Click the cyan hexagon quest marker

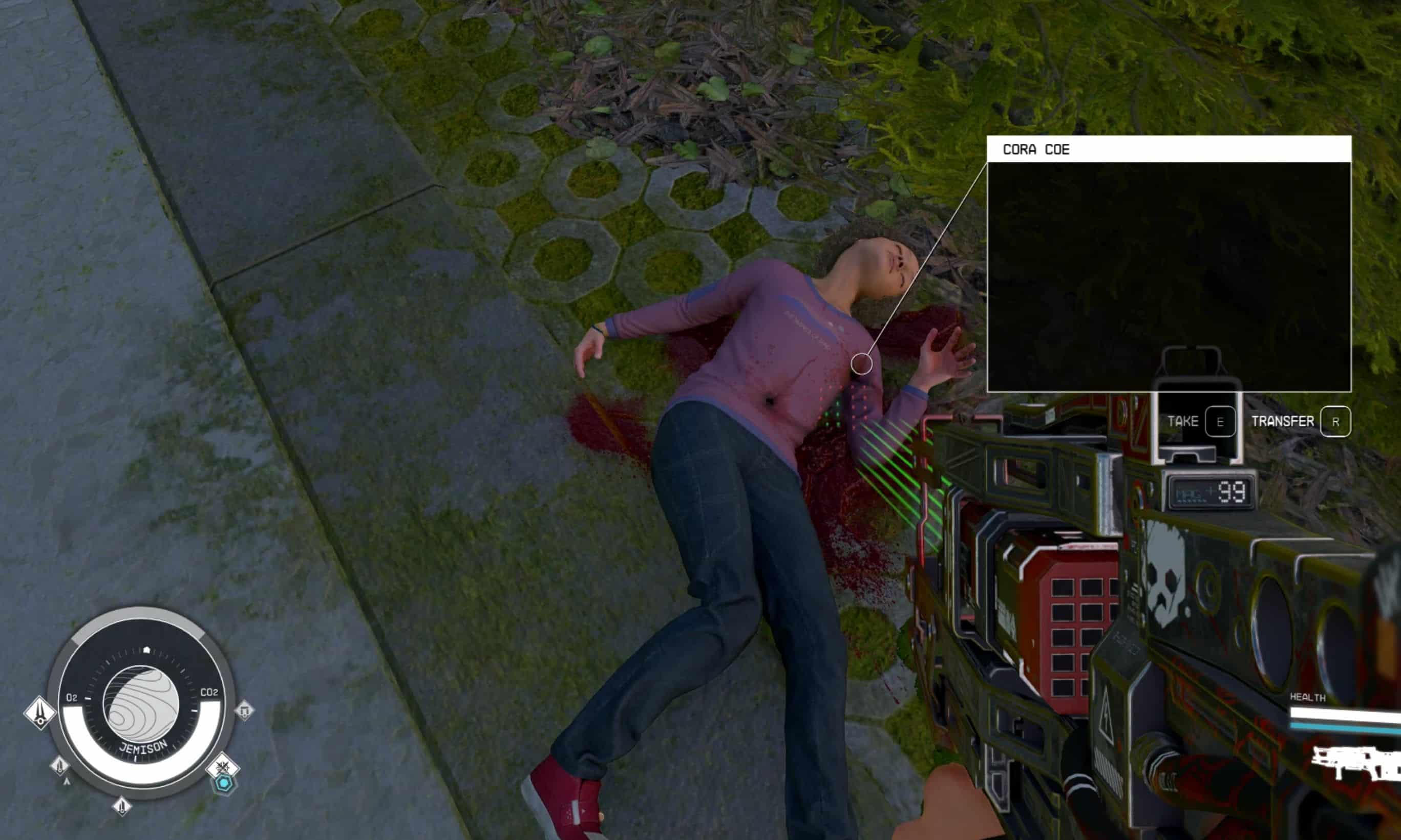pos(225,783)
